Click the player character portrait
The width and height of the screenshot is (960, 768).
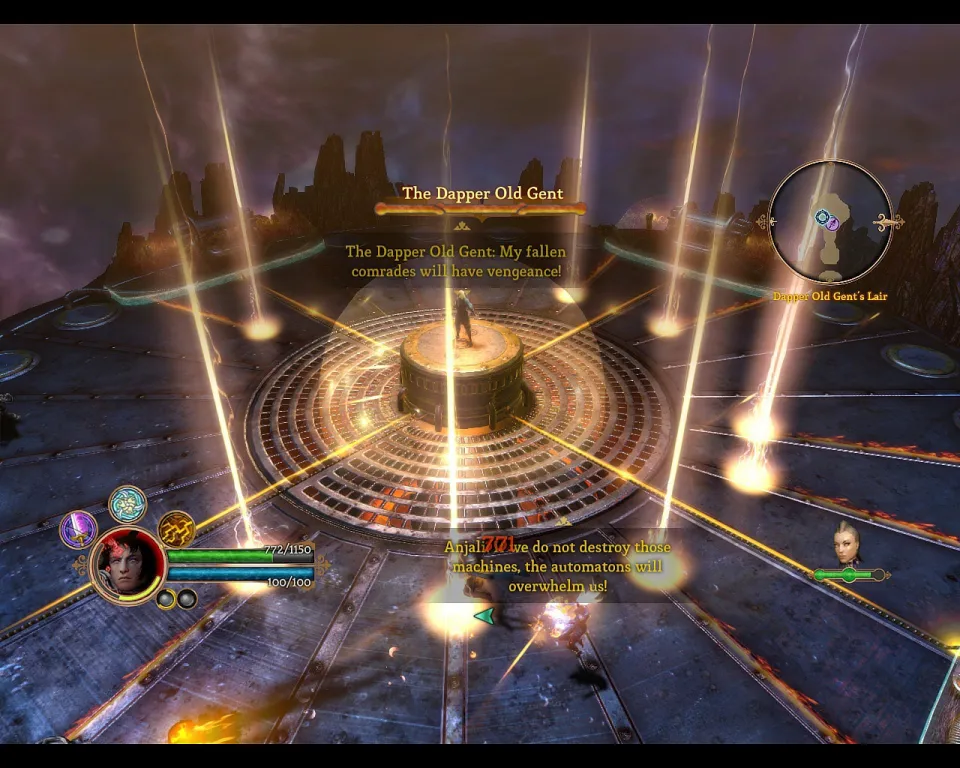point(128,565)
